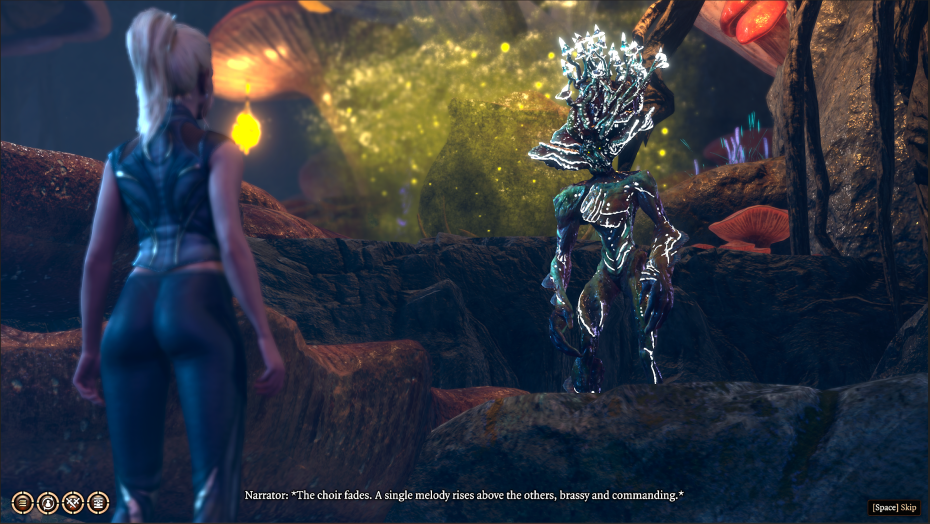Select the crossed swords attack icon
Viewport: 930px width, 524px height.
[x=73, y=503]
